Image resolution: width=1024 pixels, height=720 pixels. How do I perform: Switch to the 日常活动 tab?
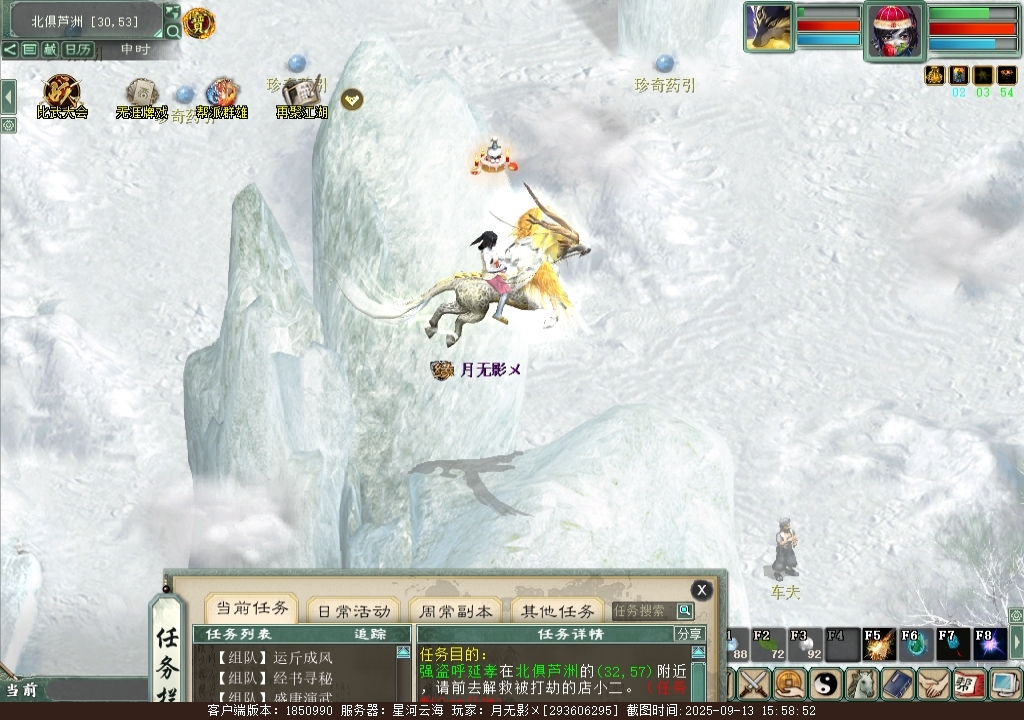353,611
